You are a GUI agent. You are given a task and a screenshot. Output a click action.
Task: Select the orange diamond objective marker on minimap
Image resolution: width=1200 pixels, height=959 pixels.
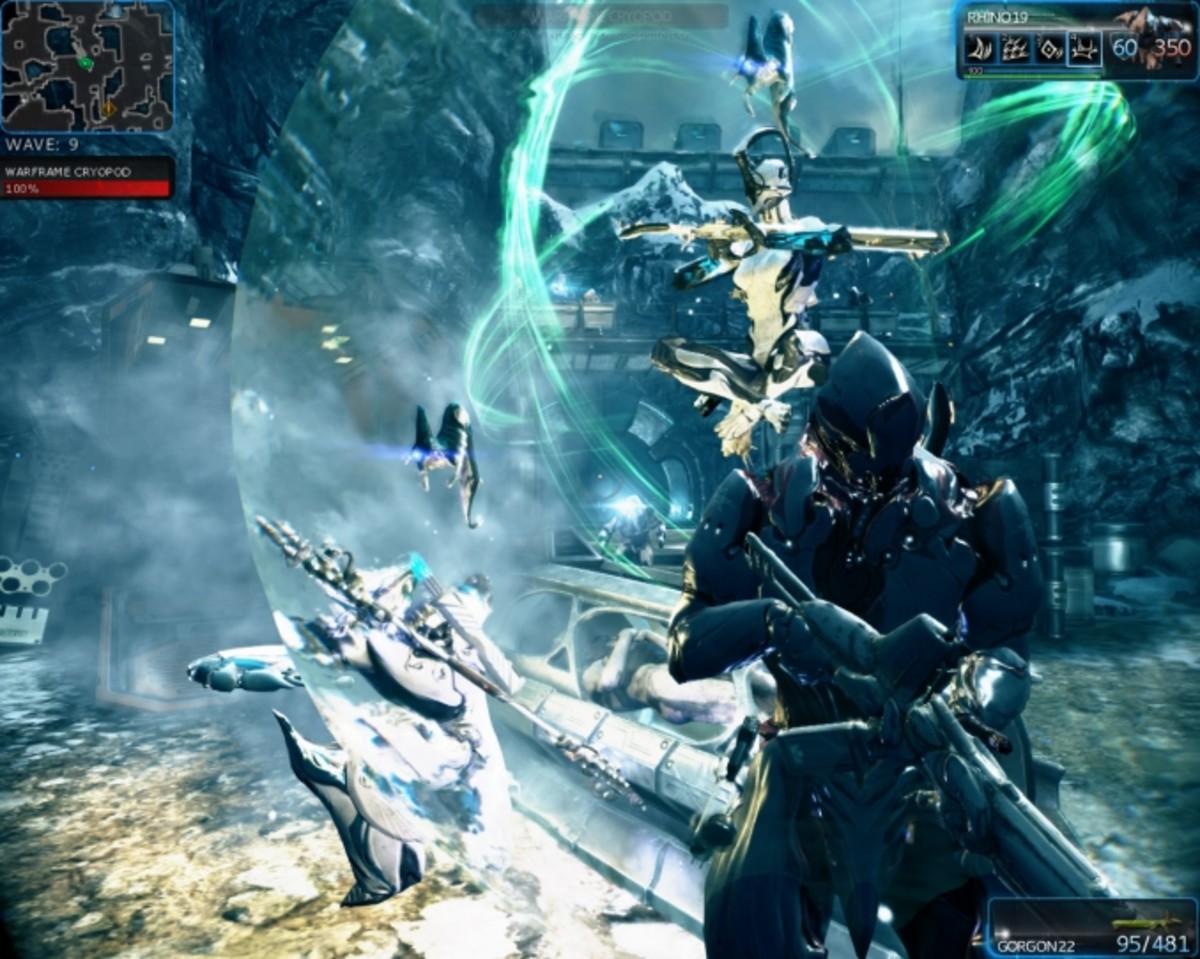pyautogui.click(x=108, y=107)
